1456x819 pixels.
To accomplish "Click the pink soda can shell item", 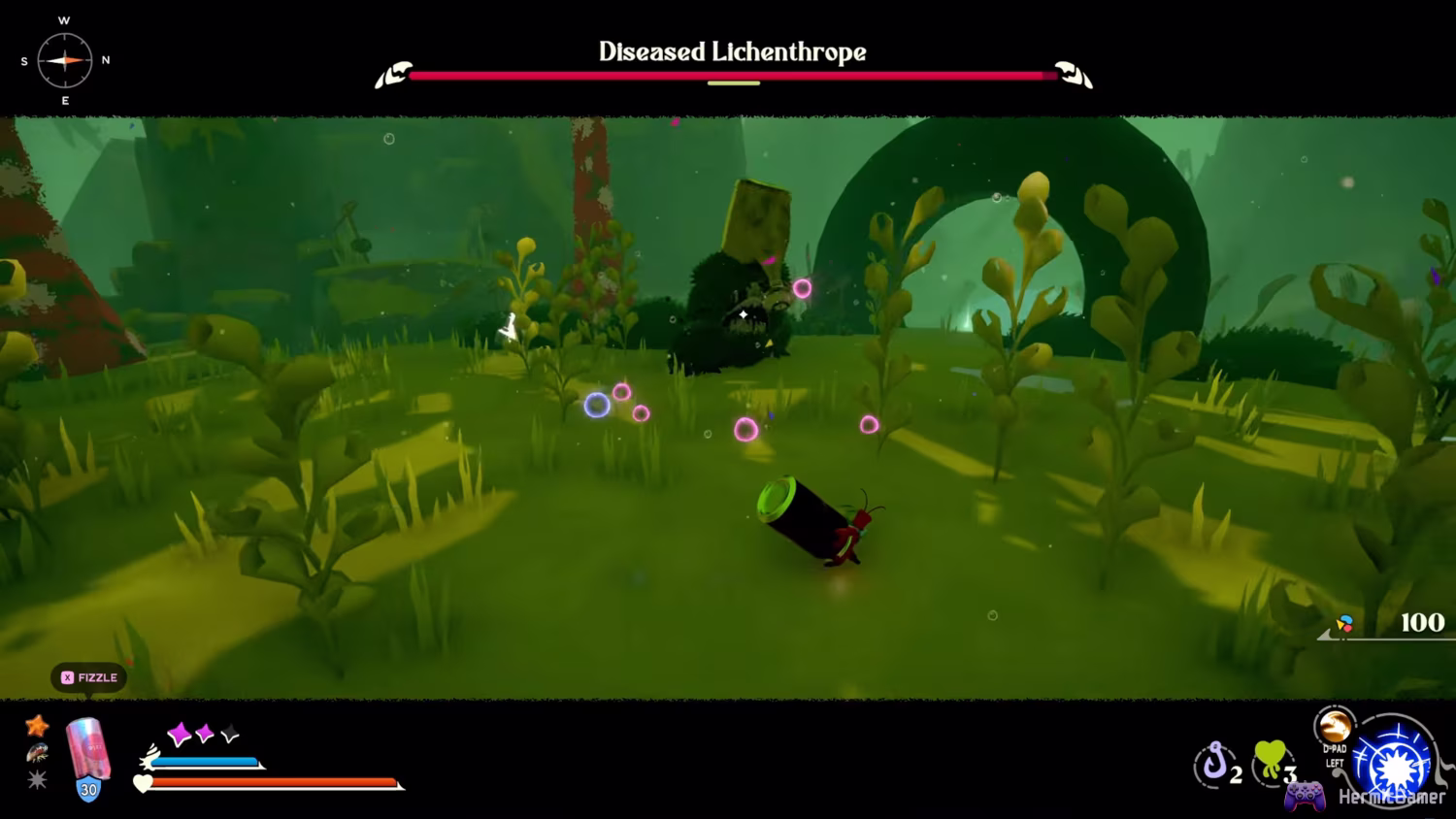I will (87, 749).
